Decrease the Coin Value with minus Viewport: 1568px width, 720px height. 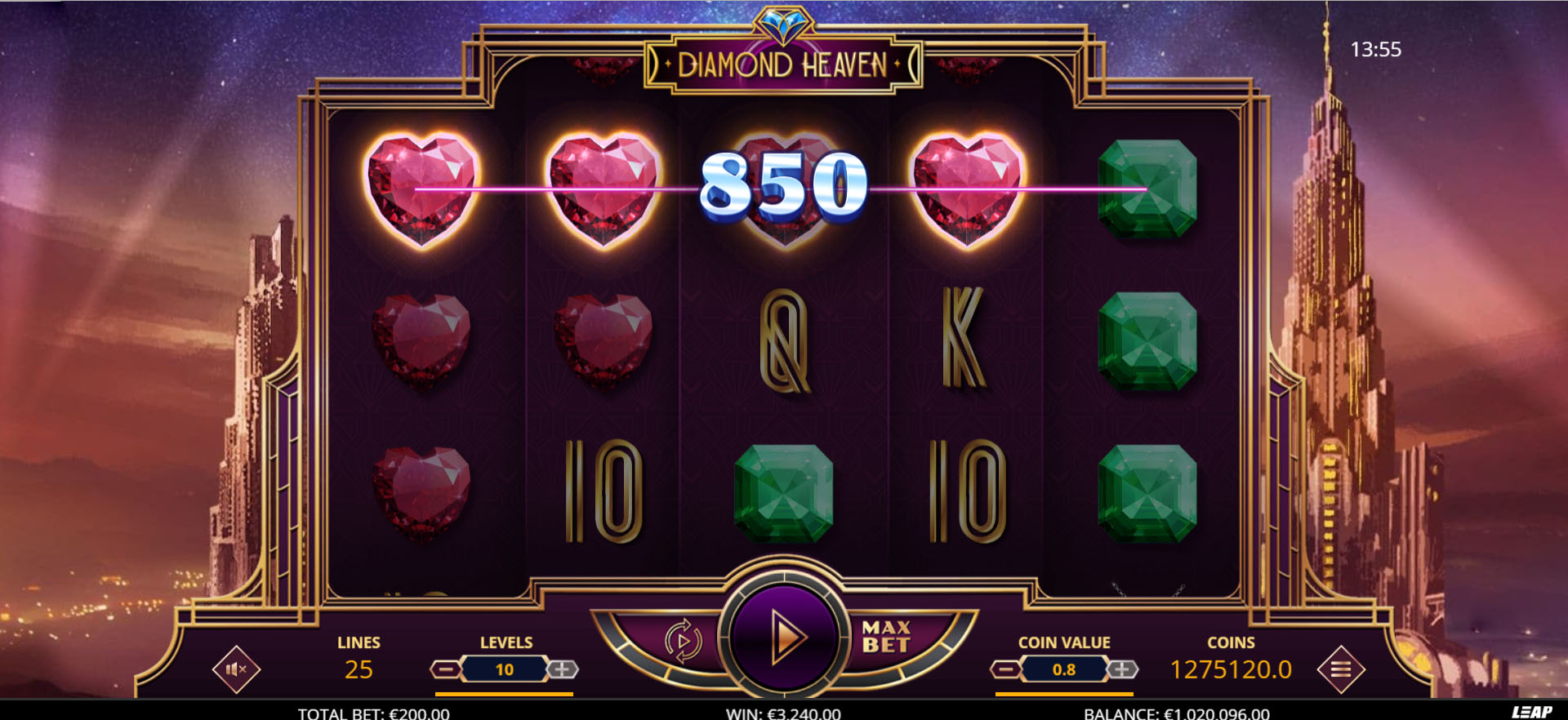click(x=1006, y=669)
